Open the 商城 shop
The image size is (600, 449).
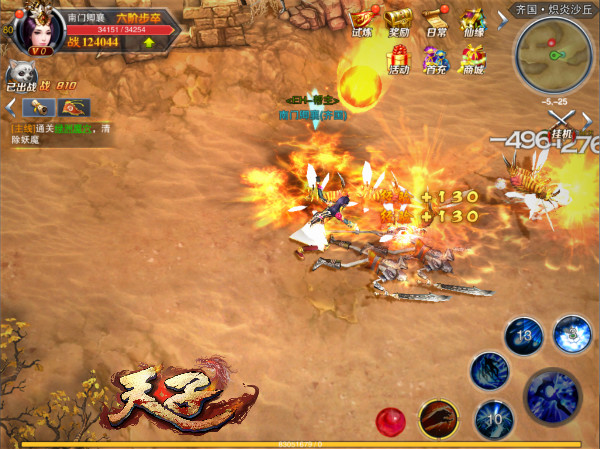[472, 60]
